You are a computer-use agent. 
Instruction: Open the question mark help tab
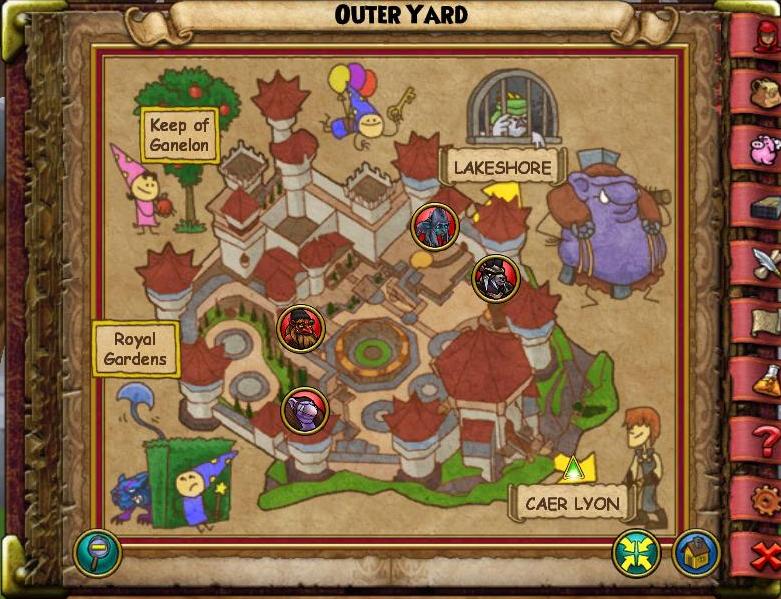763,438
